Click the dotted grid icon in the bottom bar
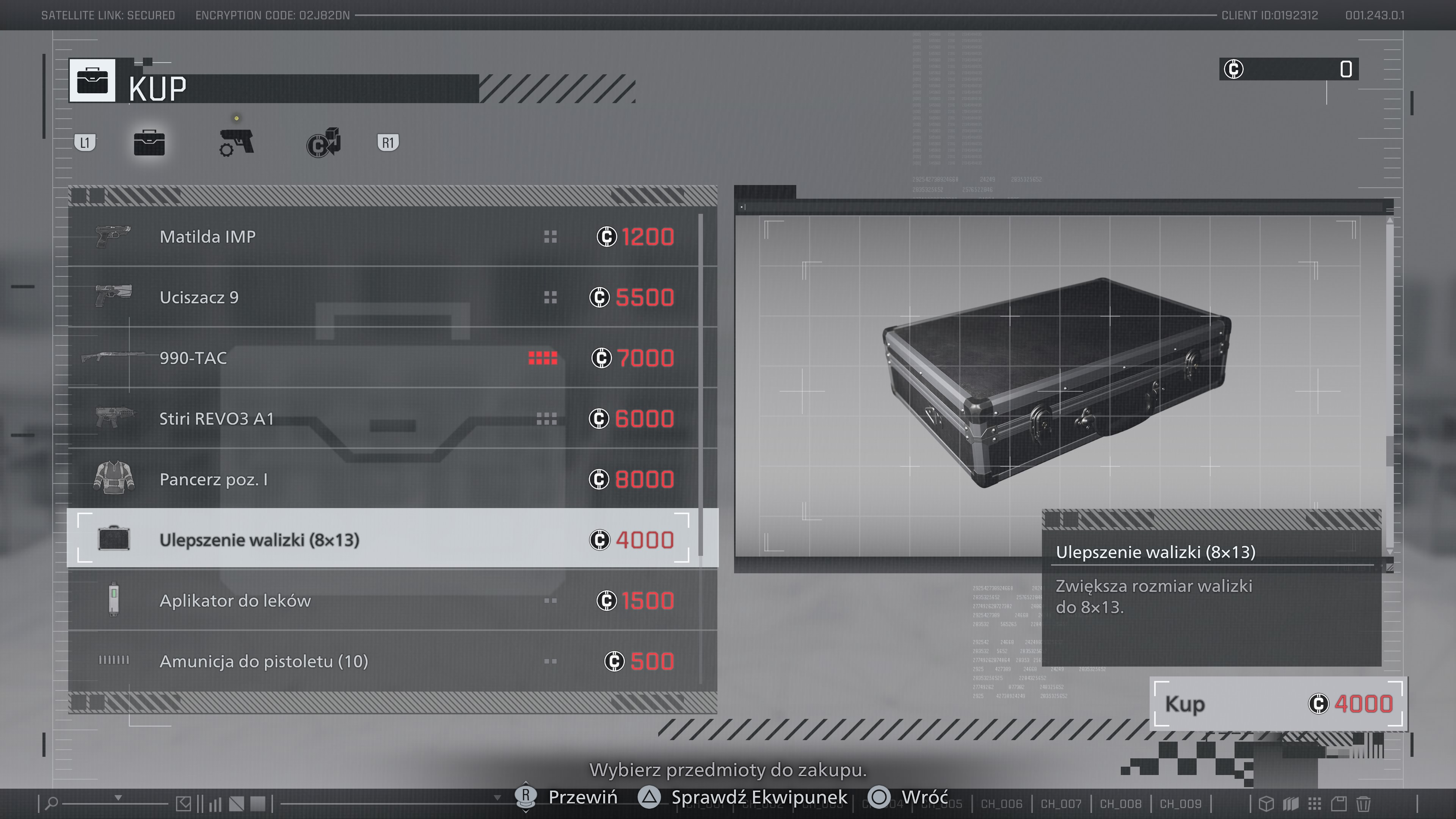 [x=1315, y=804]
